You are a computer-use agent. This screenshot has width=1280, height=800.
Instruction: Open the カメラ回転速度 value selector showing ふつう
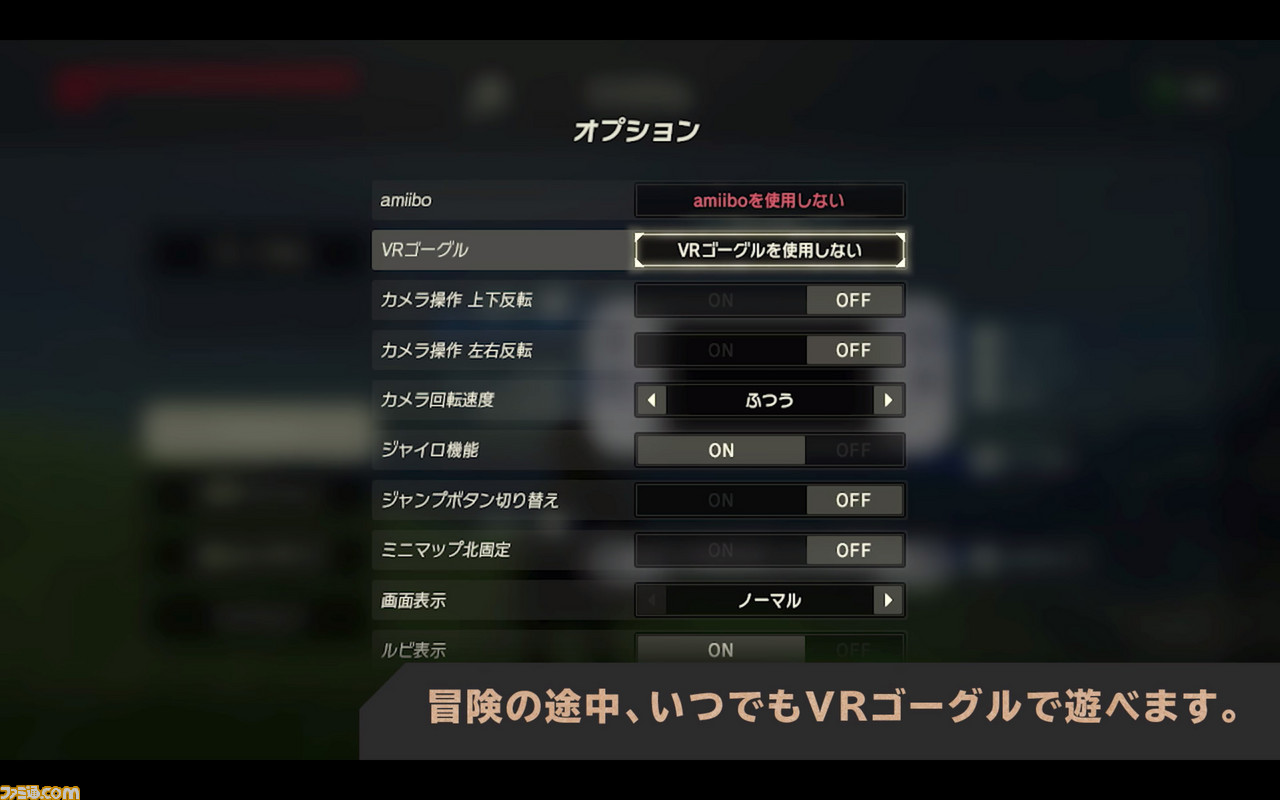(x=769, y=400)
